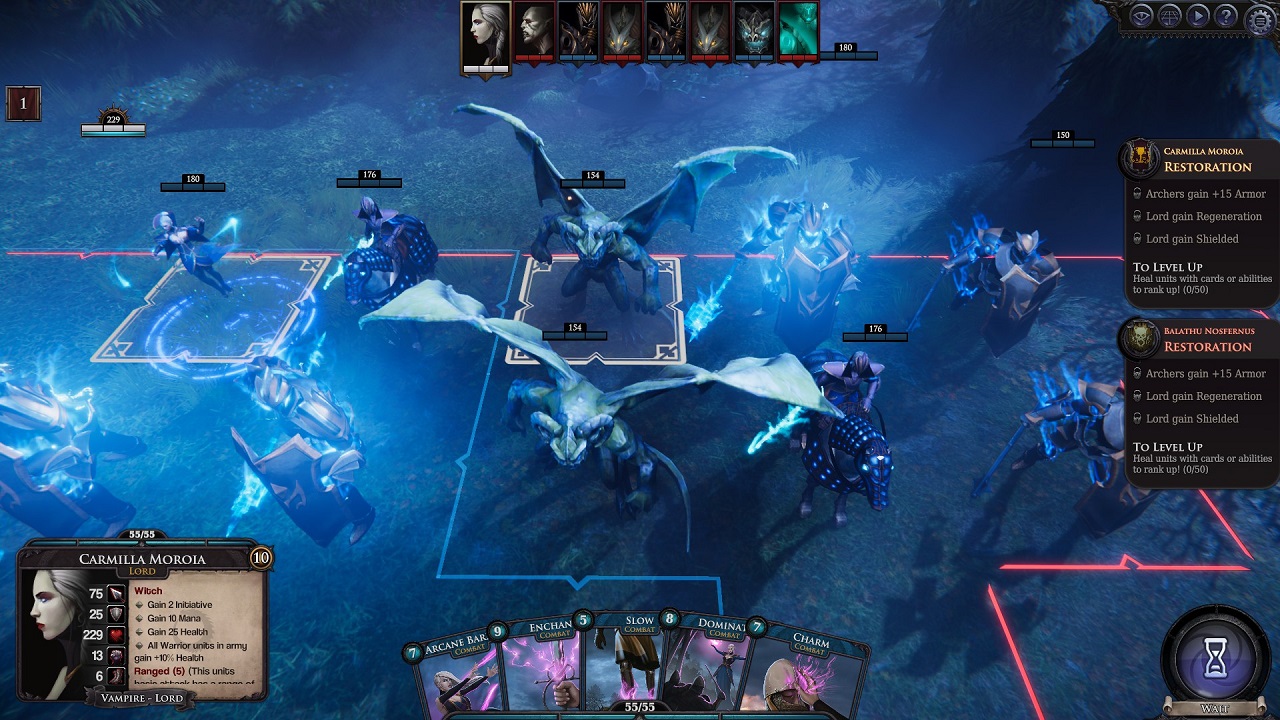Toggle the grid overlay button
Image resolution: width=1280 pixels, height=720 pixels.
pos(1169,16)
